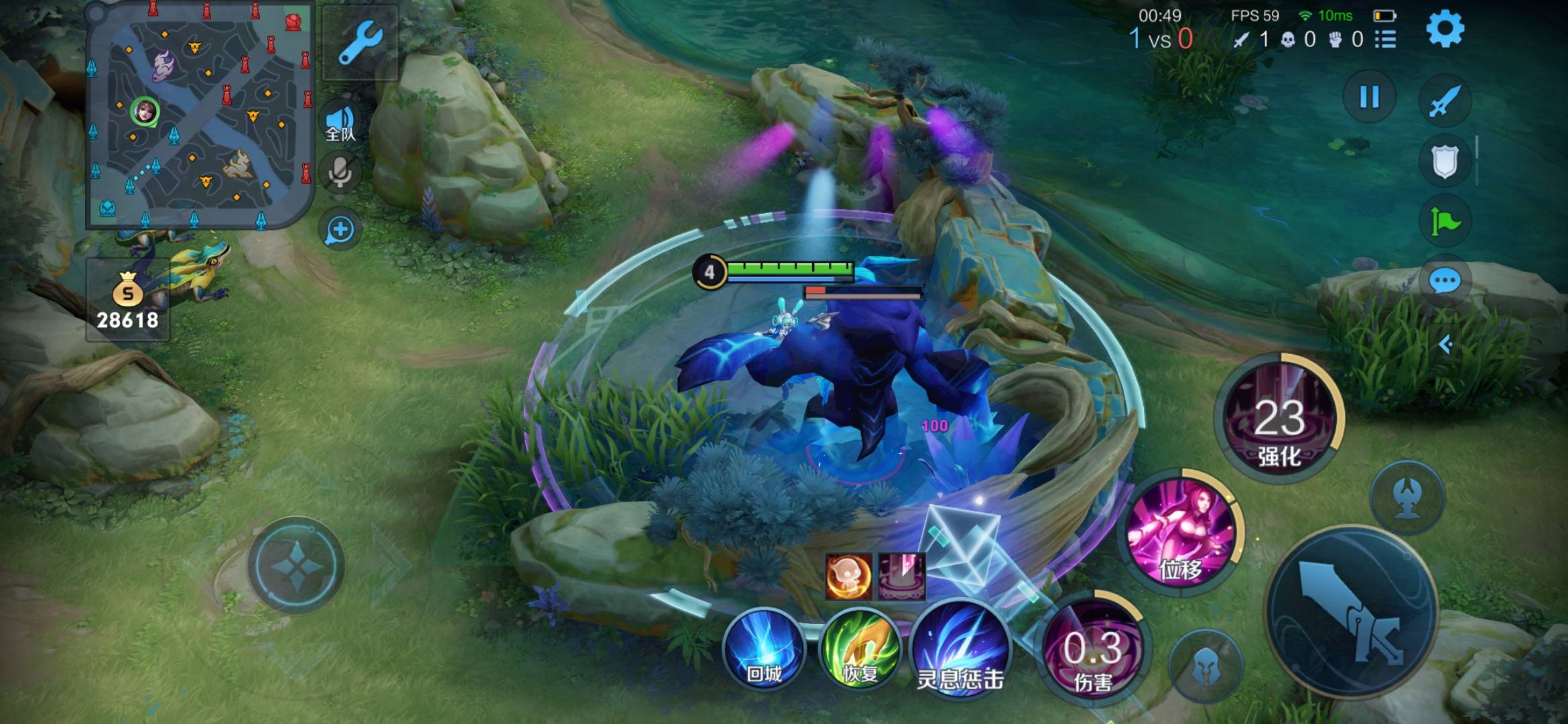The image size is (1568, 724).
Task: Click the minimap
Action: coord(200,115)
